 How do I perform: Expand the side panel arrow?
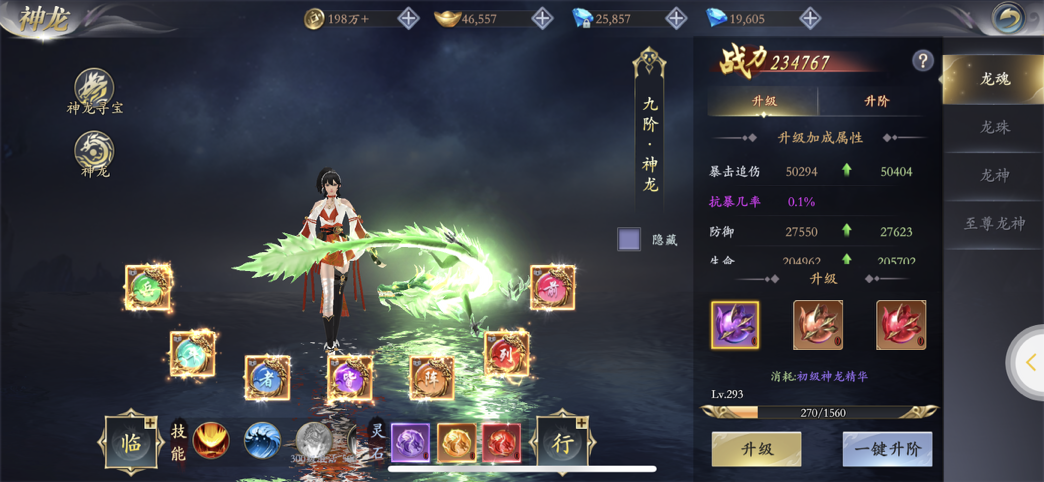(x=1030, y=364)
